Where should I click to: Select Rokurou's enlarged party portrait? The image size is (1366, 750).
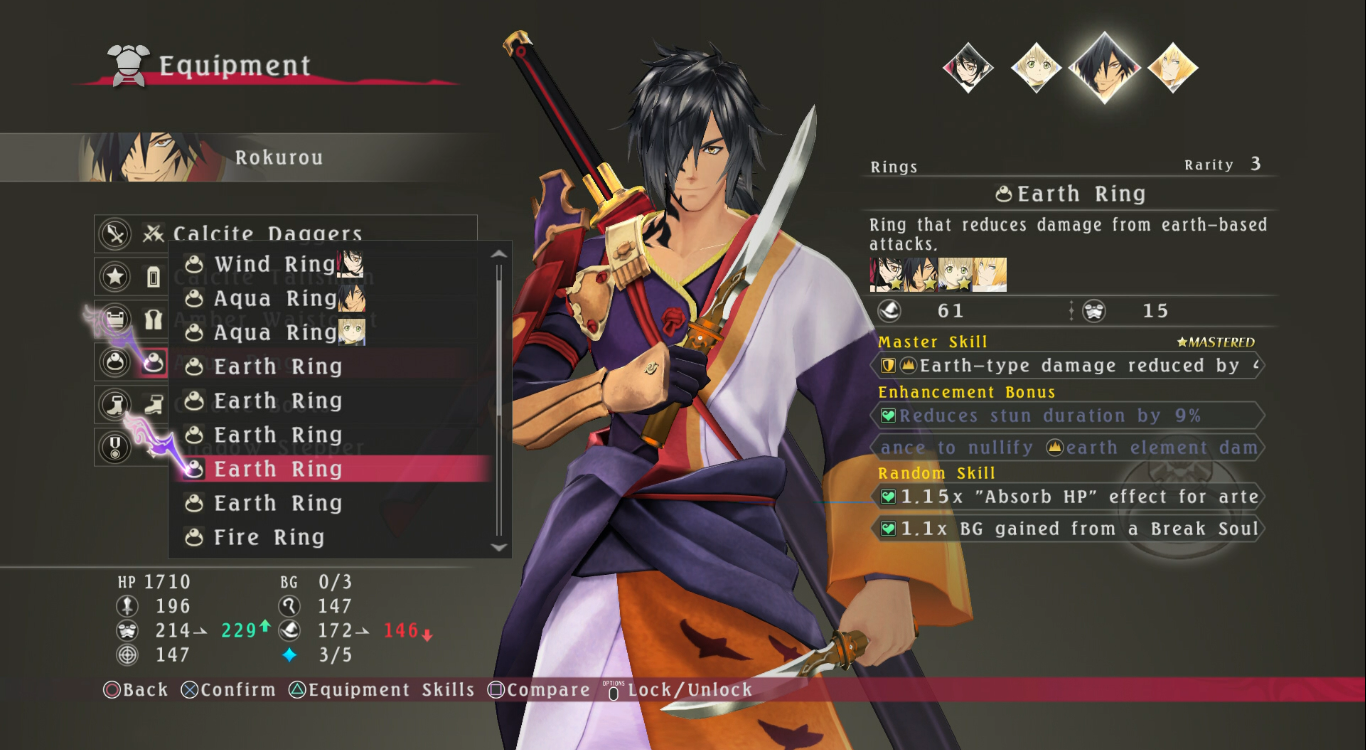[1103, 68]
